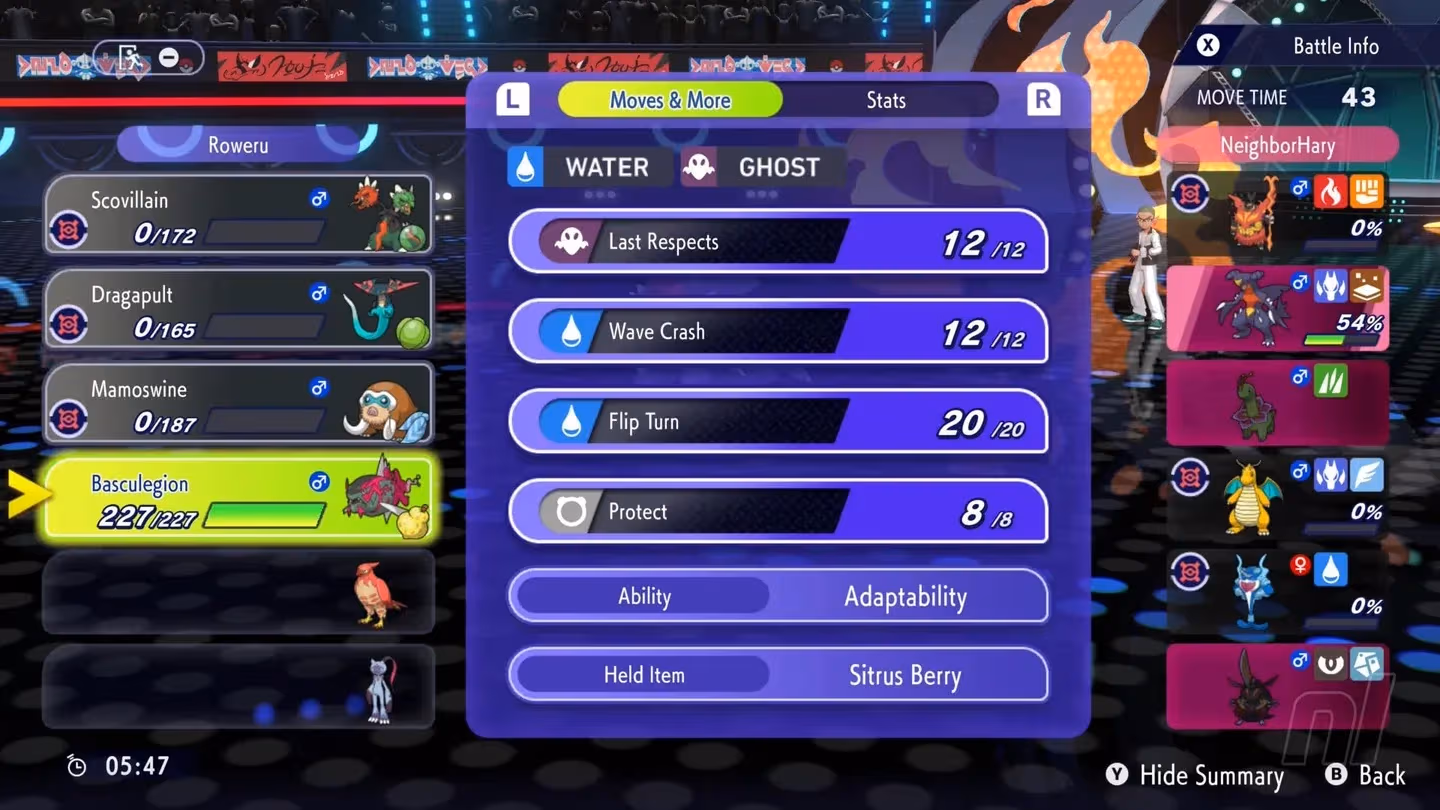This screenshot has width=1440, height=810.
Task: Click the Normal-type icon beside Protect
Action: coord(570,511)
